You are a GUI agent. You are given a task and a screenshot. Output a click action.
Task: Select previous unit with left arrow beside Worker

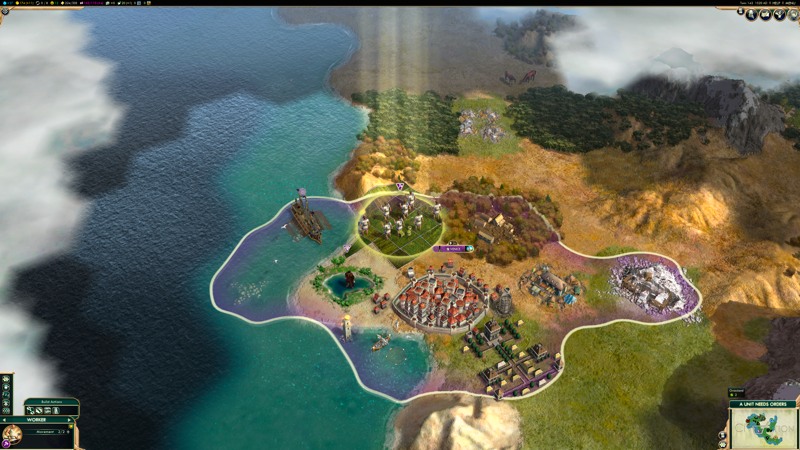point(4,419)
